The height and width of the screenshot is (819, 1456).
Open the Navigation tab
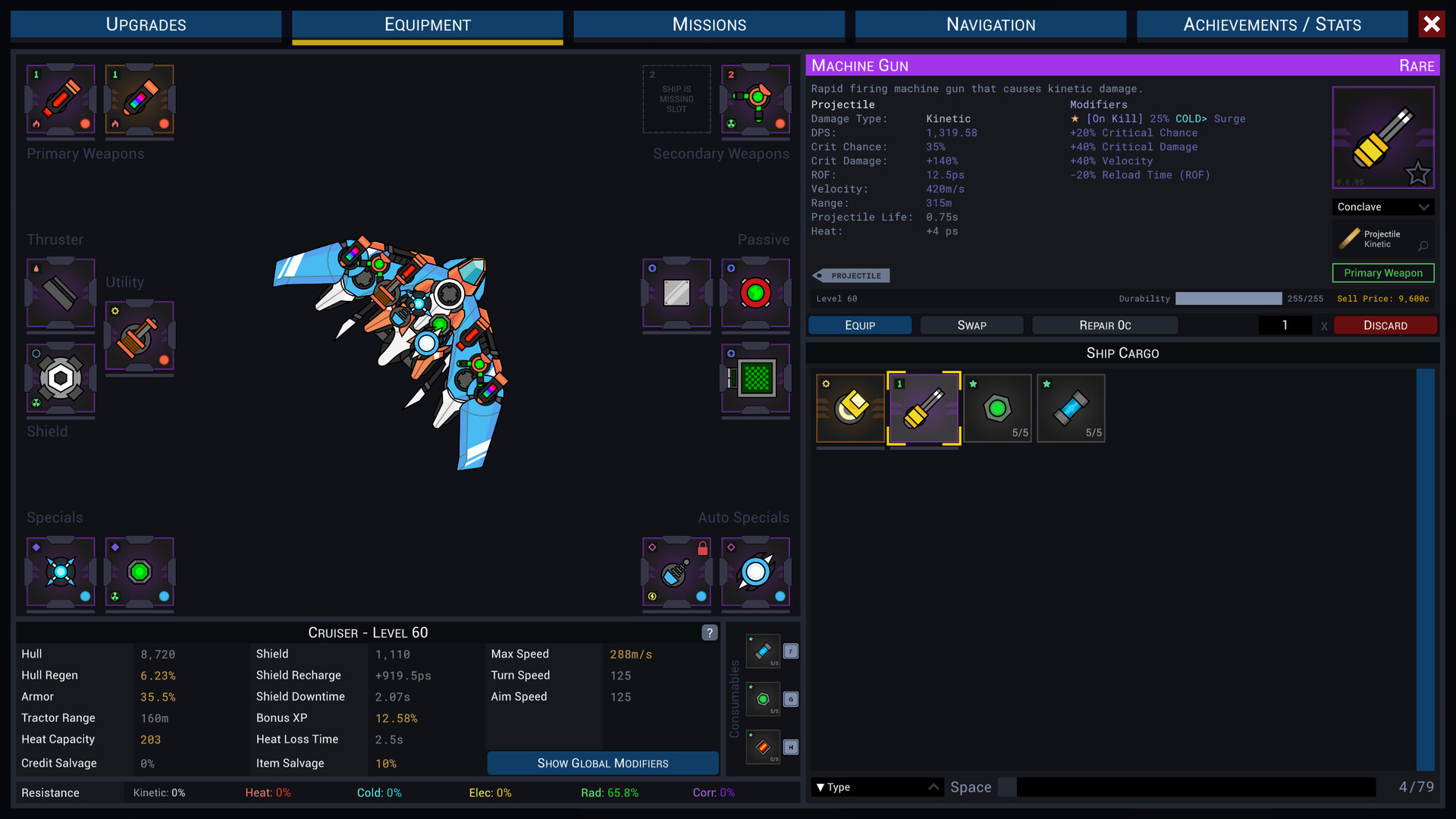(x=990, y=24)
